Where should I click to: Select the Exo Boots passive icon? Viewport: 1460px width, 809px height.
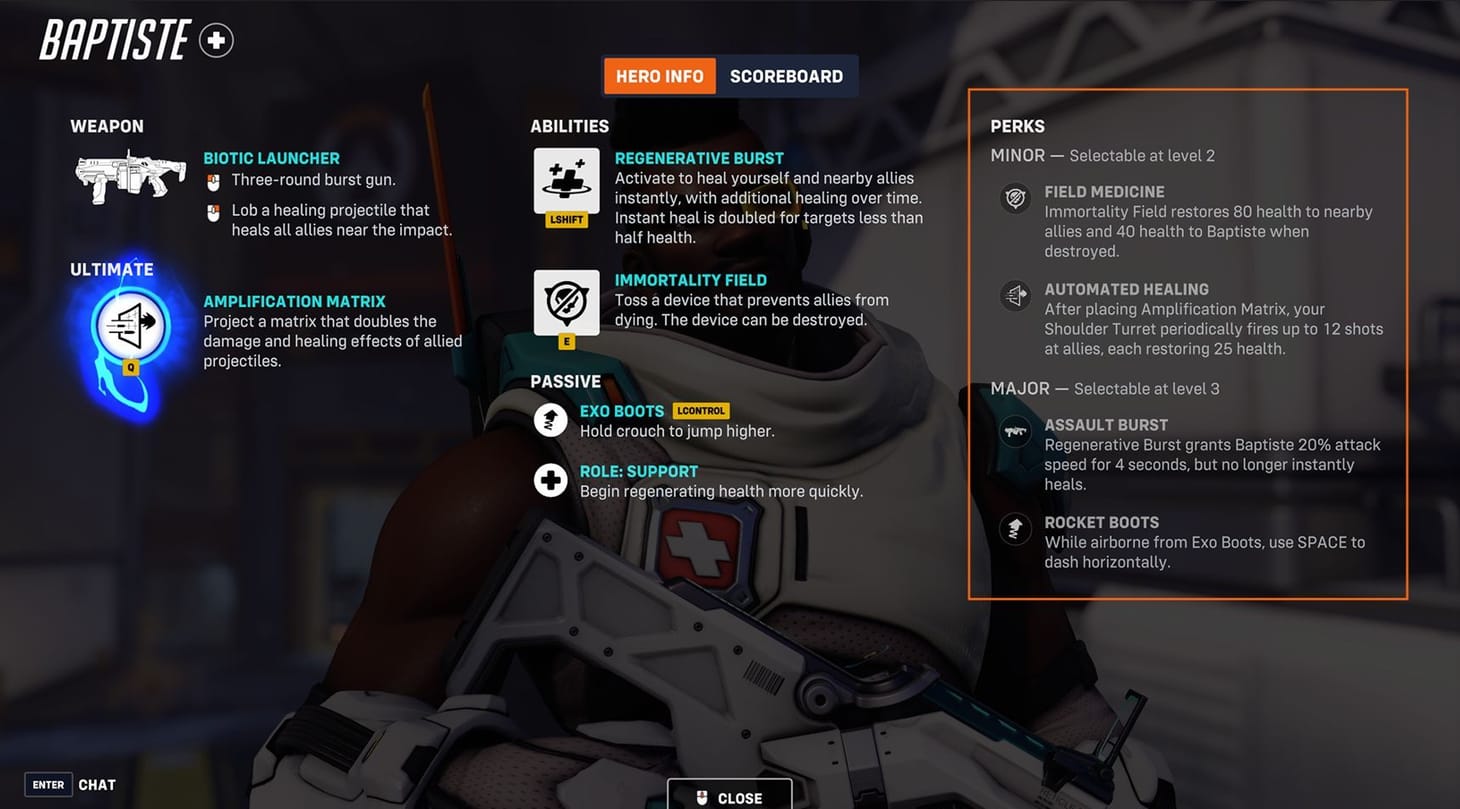(x=550, y=420)
